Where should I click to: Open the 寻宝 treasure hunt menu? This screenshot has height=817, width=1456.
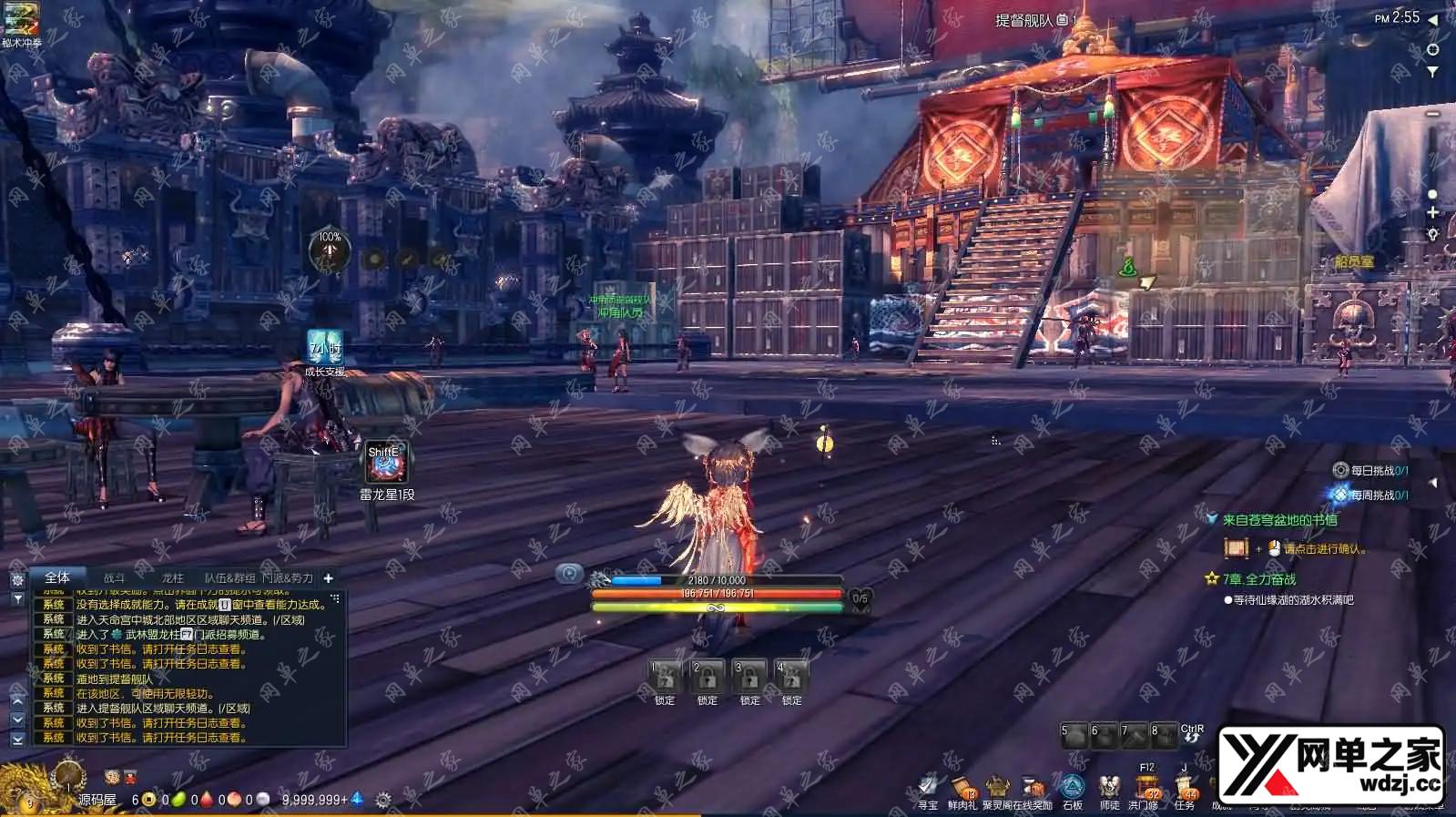[928, 787]
